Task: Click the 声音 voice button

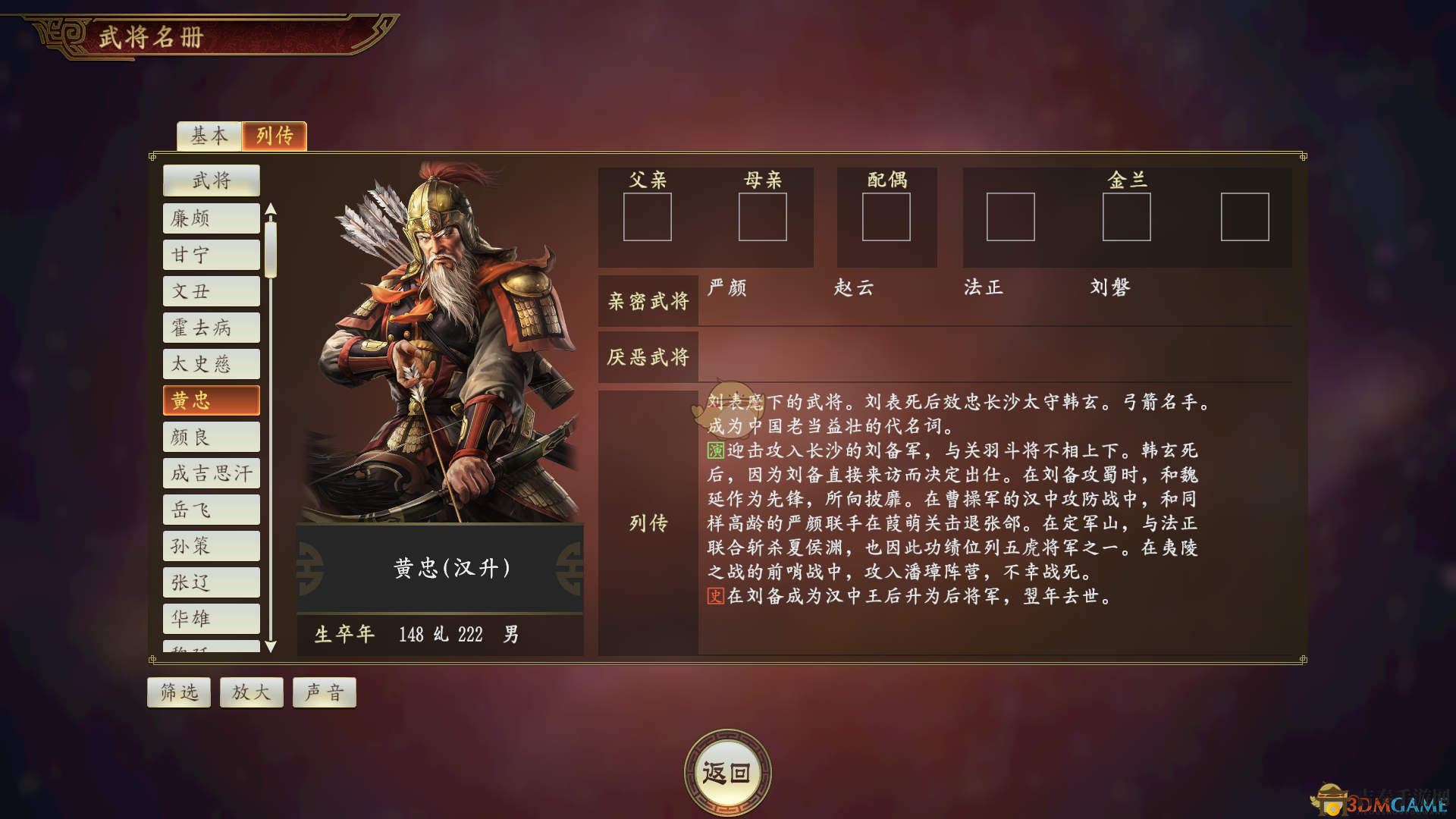Action: pos(324,692)
